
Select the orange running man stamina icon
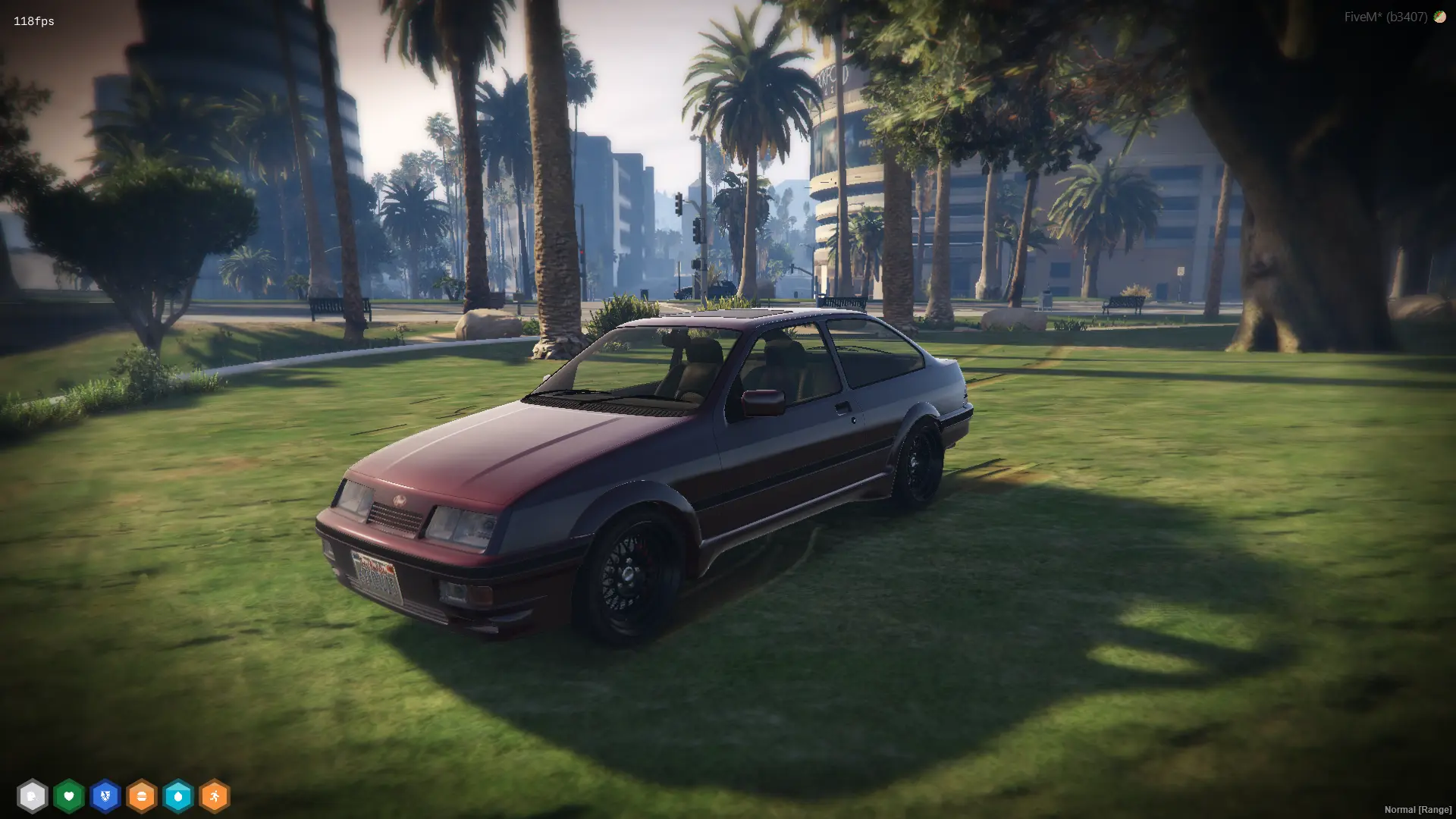pyautogui.click(x=215, y=796)
